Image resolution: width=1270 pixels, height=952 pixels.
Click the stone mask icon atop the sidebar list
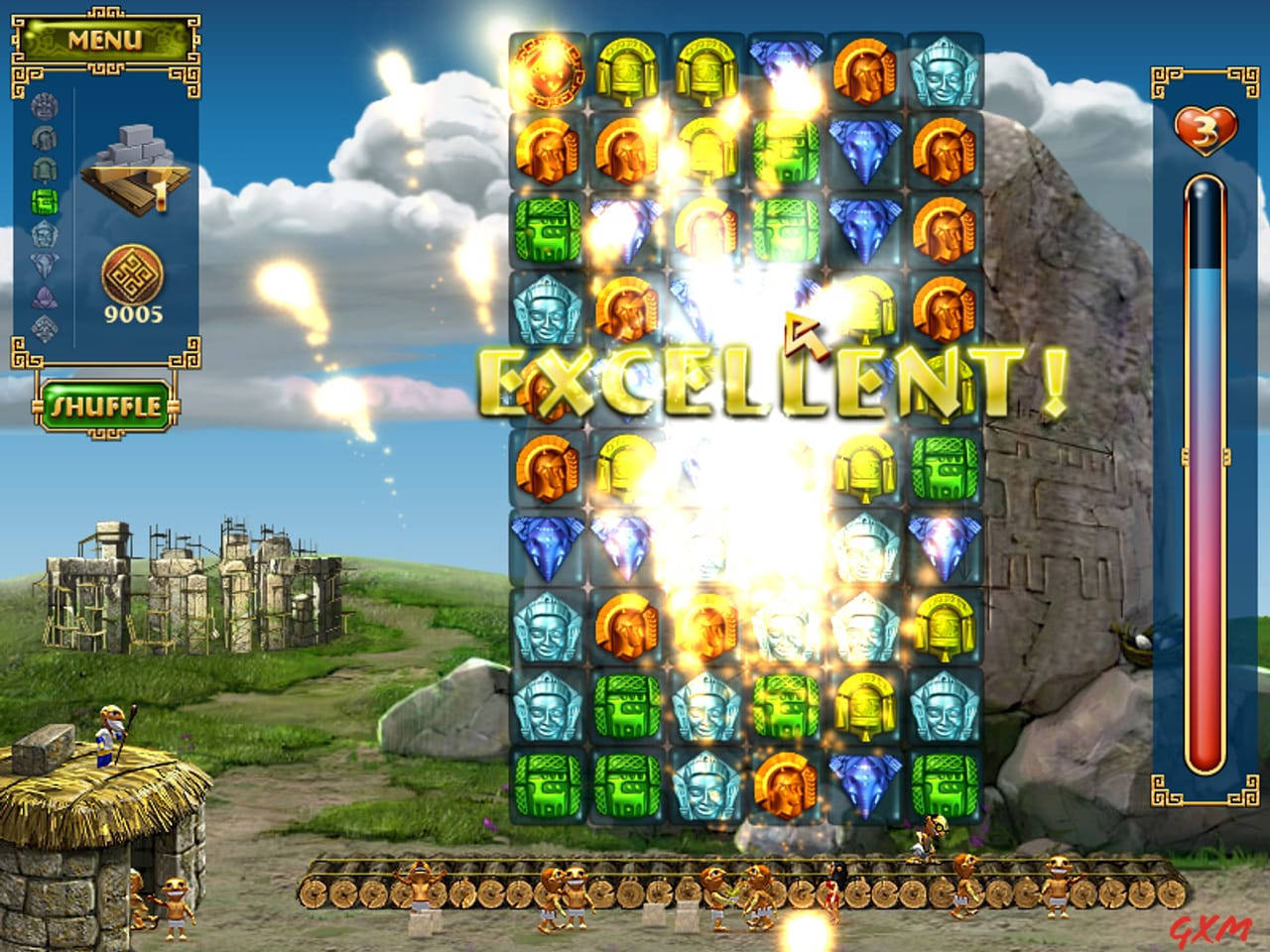(44, 107)
